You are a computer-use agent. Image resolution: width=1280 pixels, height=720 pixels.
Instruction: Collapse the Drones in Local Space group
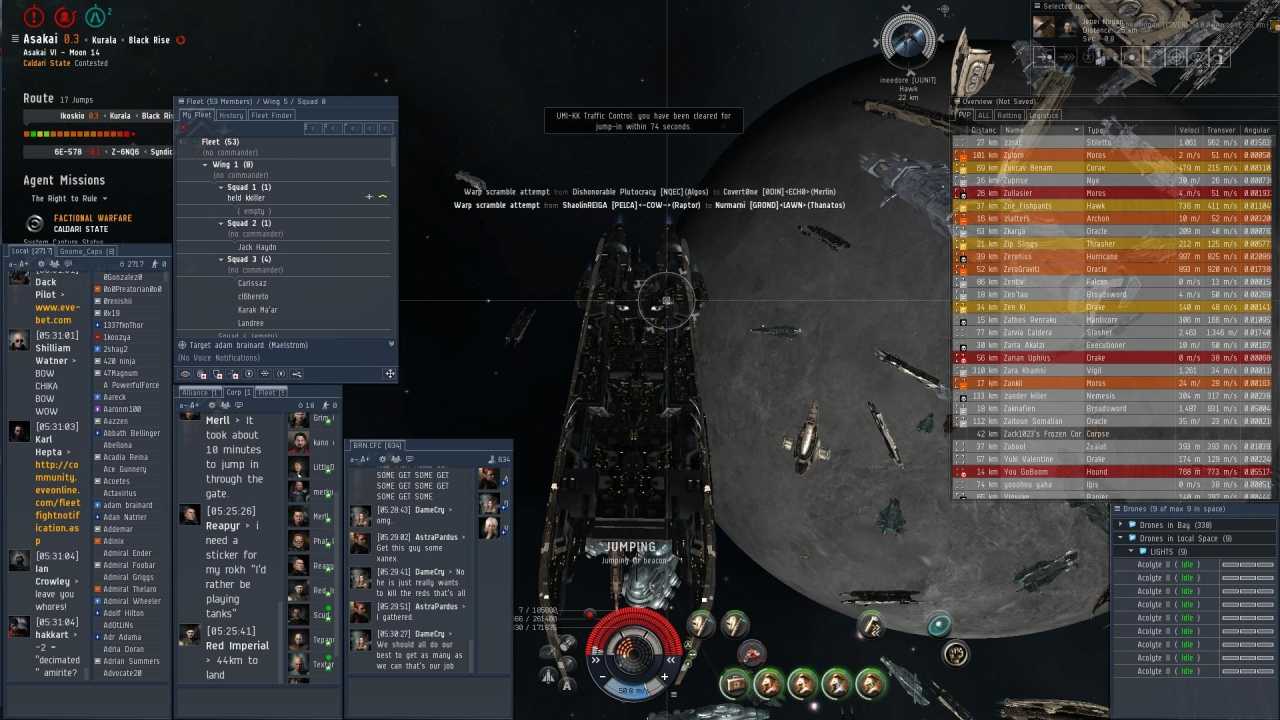[1121, 539]
